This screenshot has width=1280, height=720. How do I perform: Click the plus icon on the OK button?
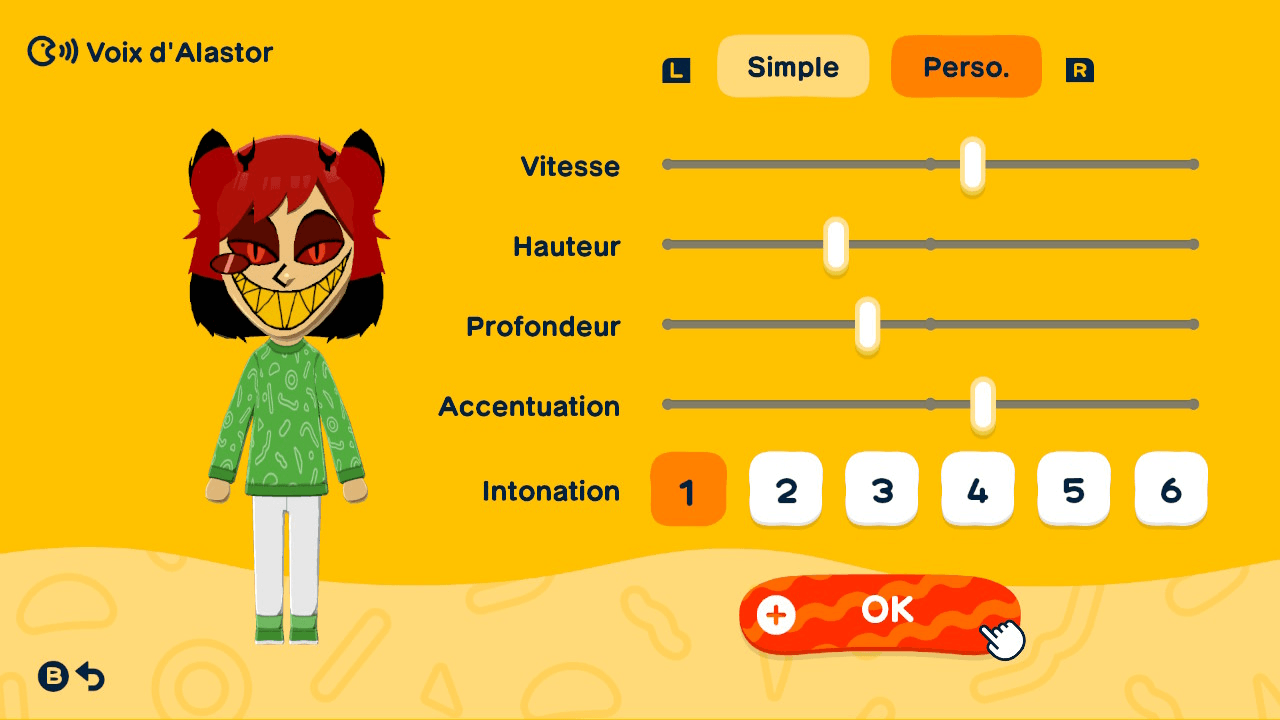(x=775, y=616)
